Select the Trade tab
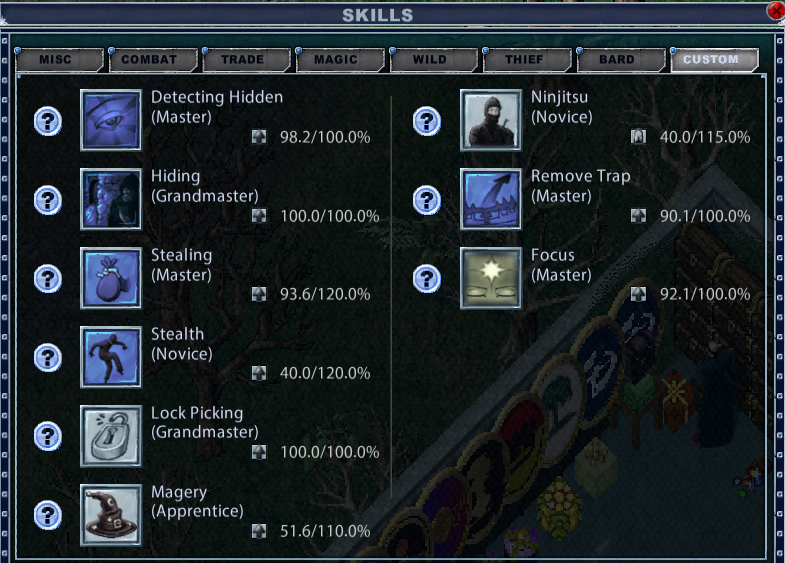The height and width of the screenshot is (563, 785). pos(243,59)
